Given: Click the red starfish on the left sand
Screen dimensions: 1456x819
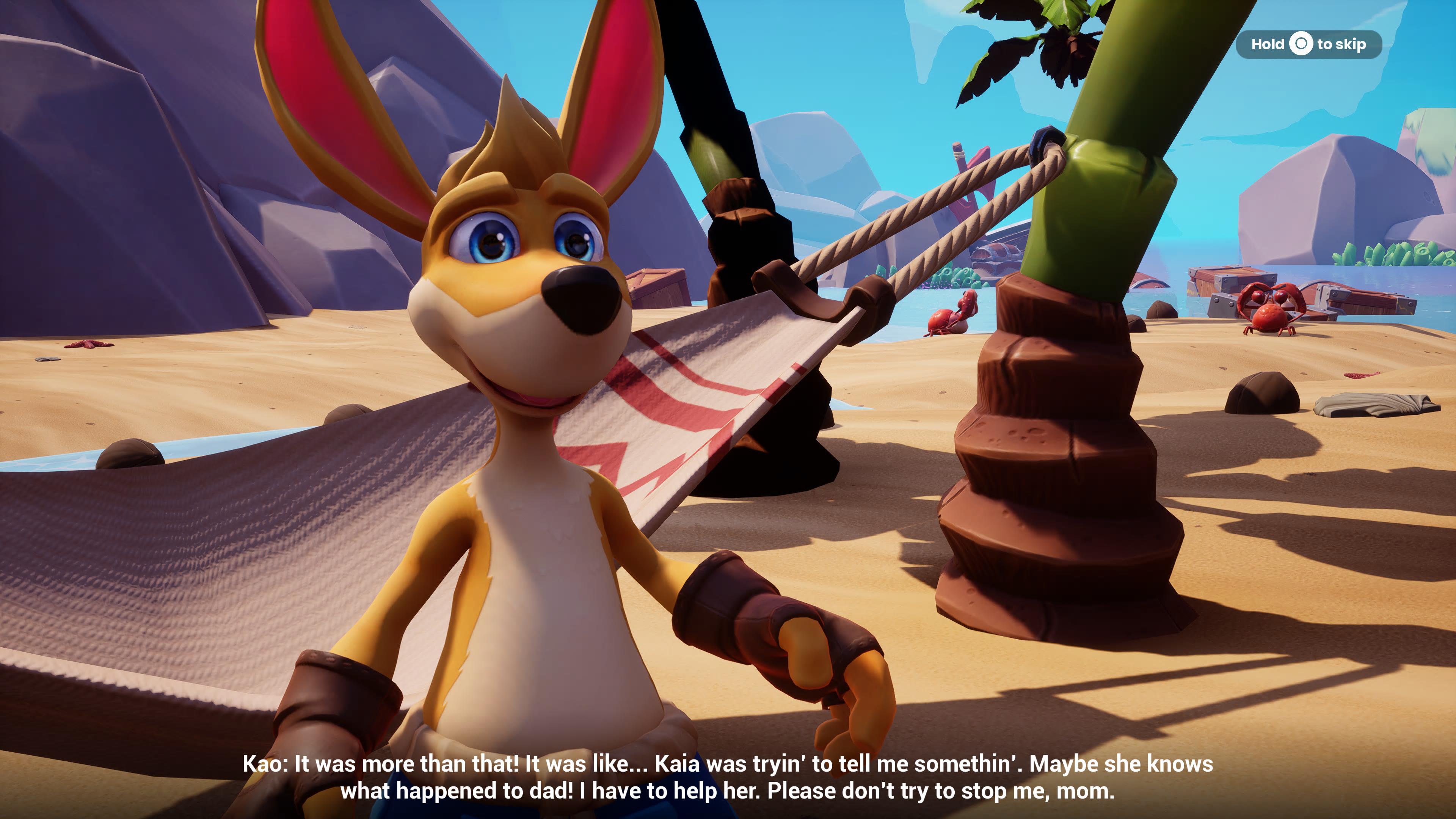Looking at the screenshot, I should pos(88,345).
